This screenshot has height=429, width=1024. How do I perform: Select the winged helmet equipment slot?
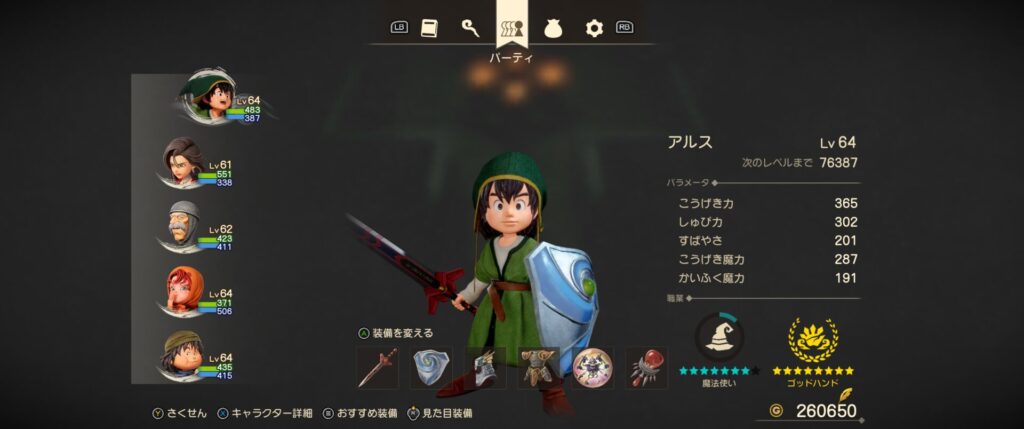pos(485,368)
